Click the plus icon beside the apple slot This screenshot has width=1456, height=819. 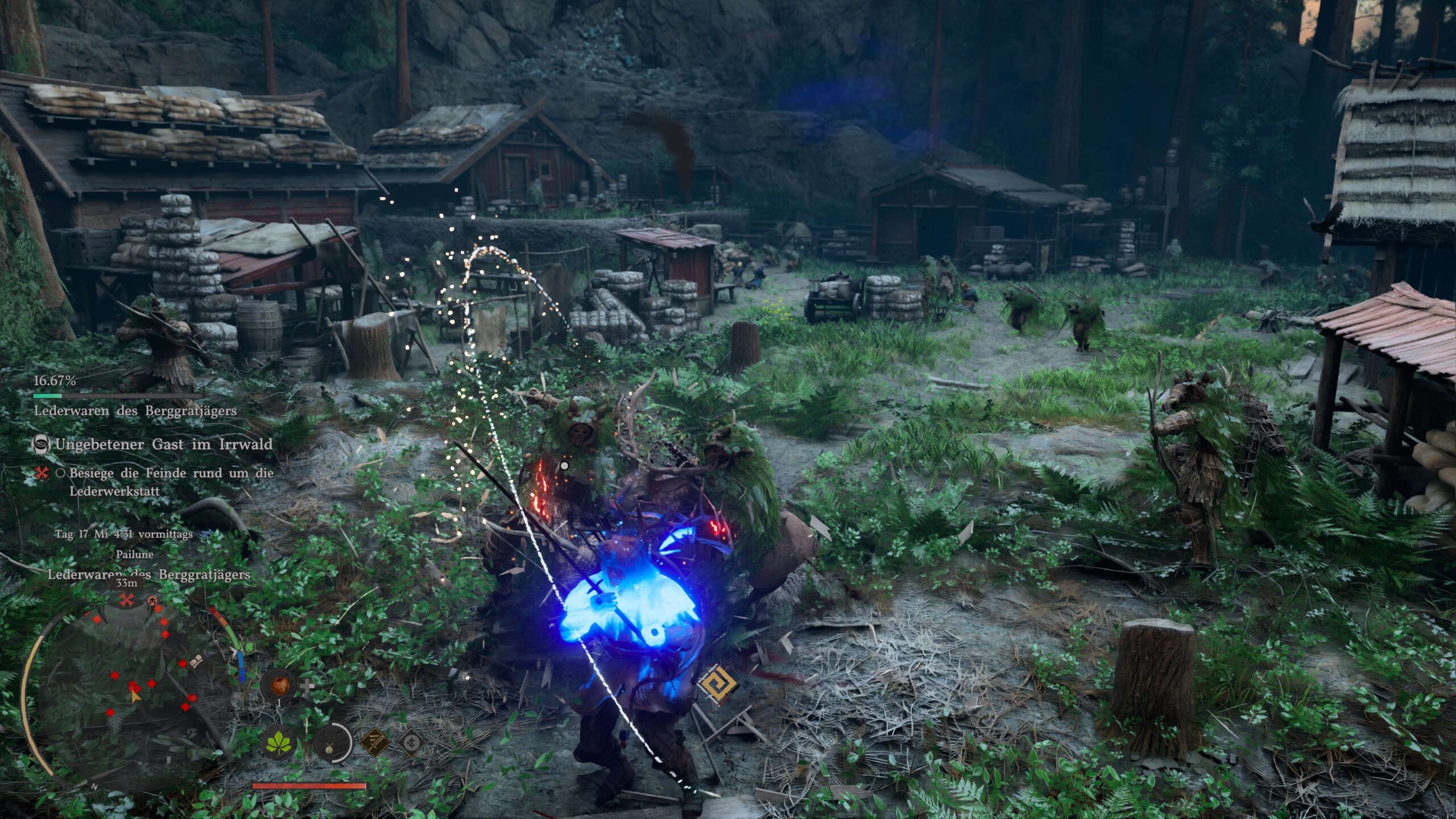coord(307,685)
